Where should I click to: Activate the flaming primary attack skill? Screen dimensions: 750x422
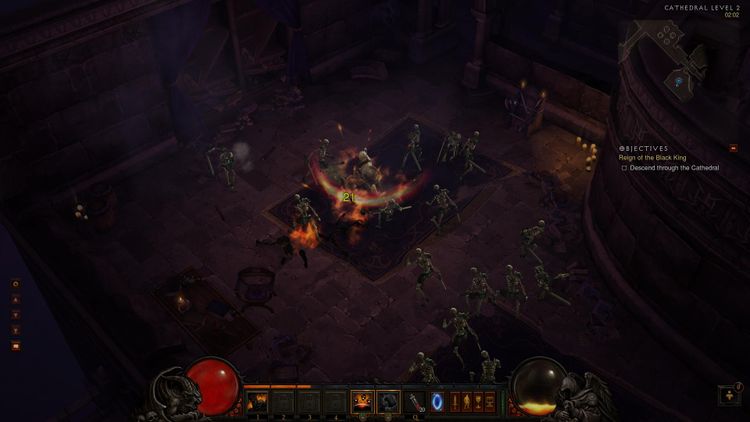point(362,402)
